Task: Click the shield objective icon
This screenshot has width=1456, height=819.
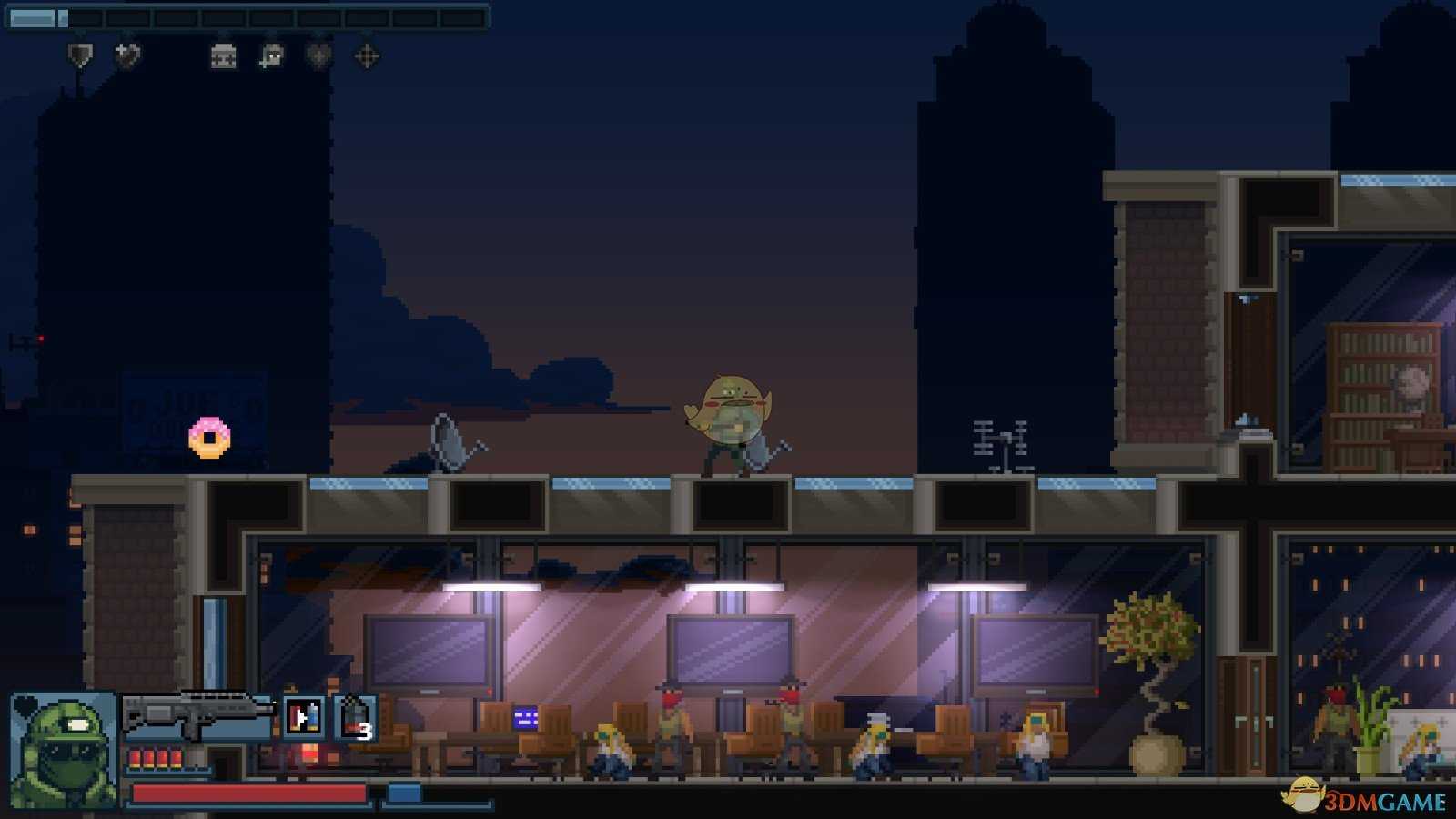Action: click(x=80, y=56)
